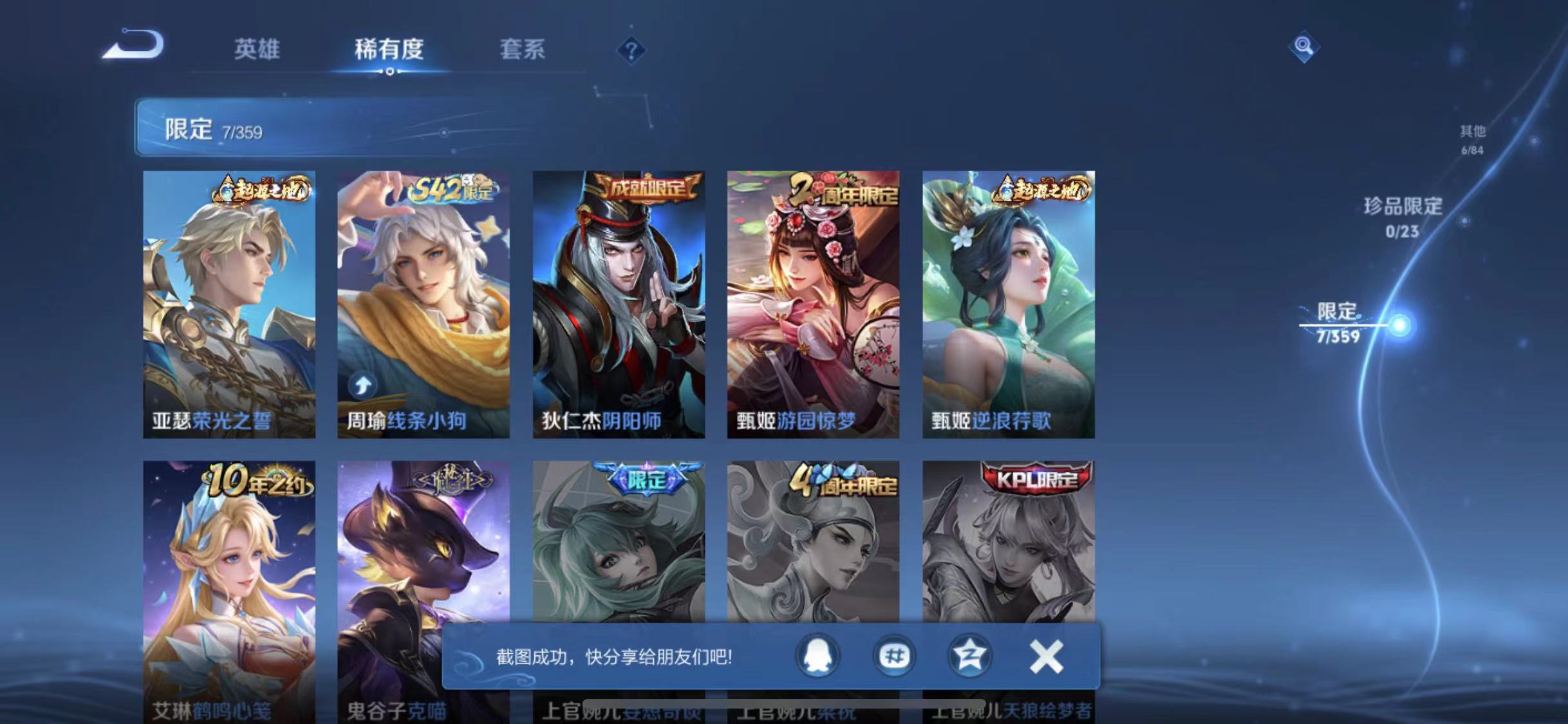The image size is (1568, 724).
Task: Dismiss the screenshot share popup with X
Action: (1046, 657)
